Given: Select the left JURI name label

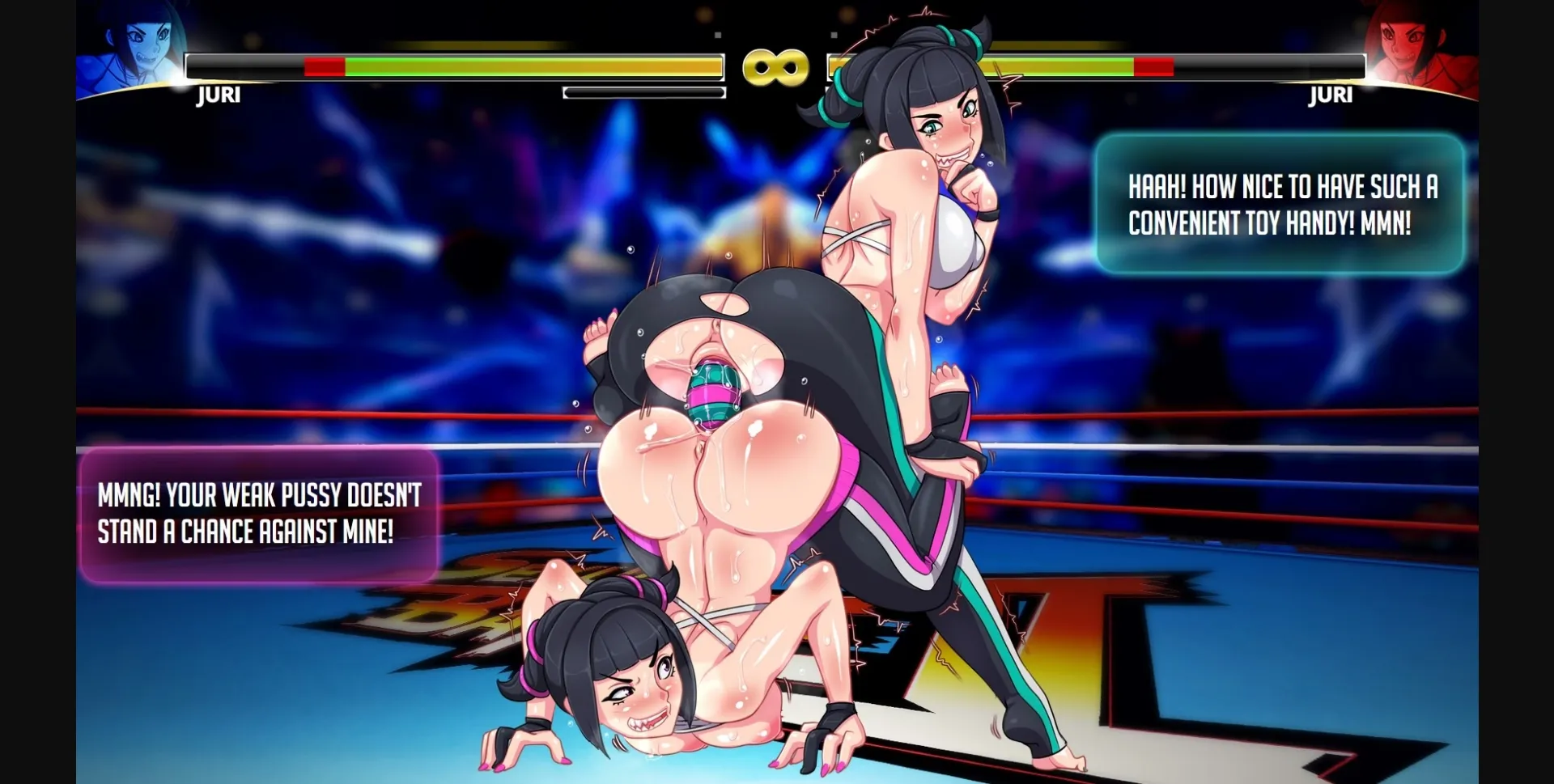Looking at the screenshot, I should pos(217,95).
